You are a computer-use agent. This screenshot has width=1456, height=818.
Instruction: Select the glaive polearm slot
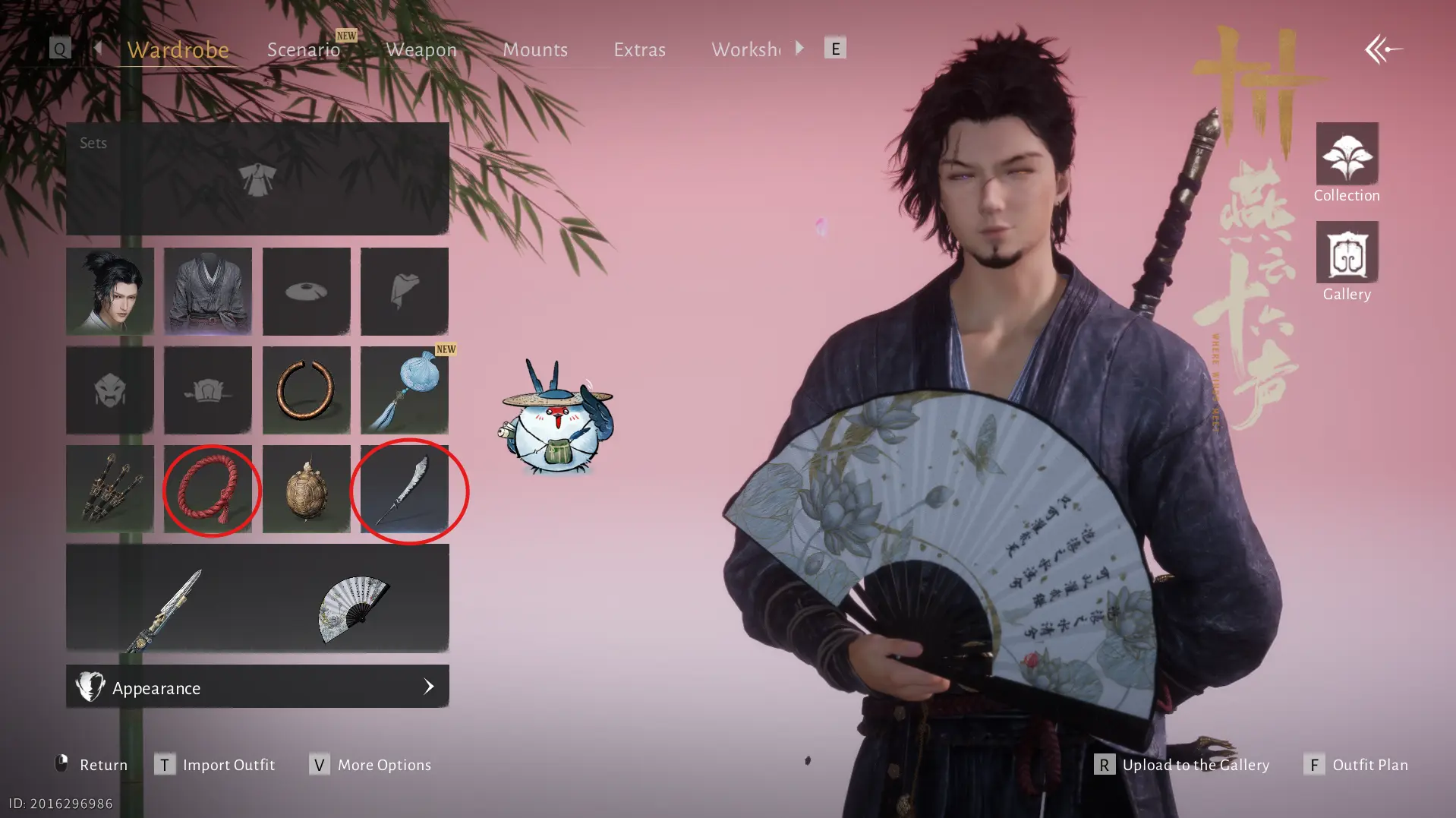click(x=405, y=489)
